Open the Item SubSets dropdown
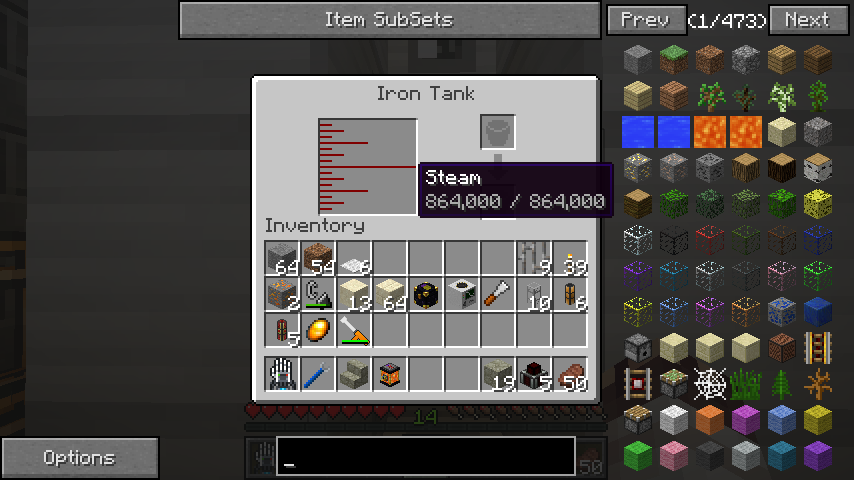 [x=389, y=20]
